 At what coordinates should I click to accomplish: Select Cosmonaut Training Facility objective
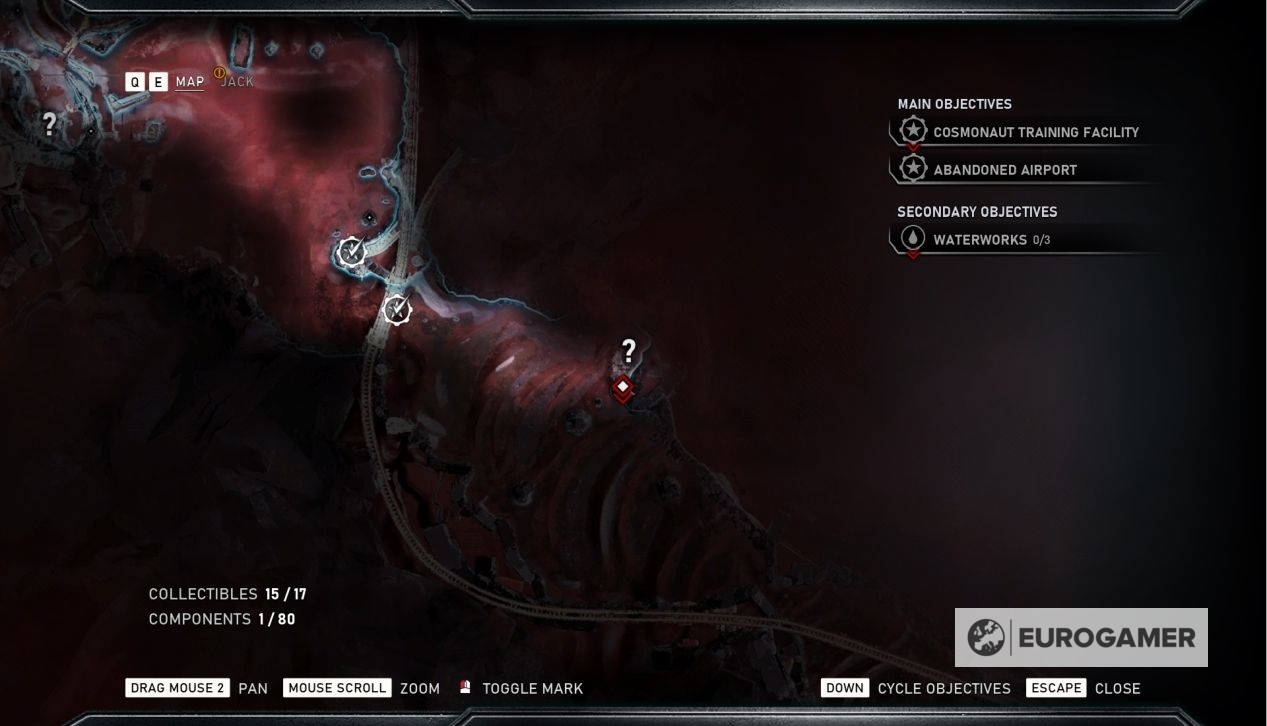1035,132
